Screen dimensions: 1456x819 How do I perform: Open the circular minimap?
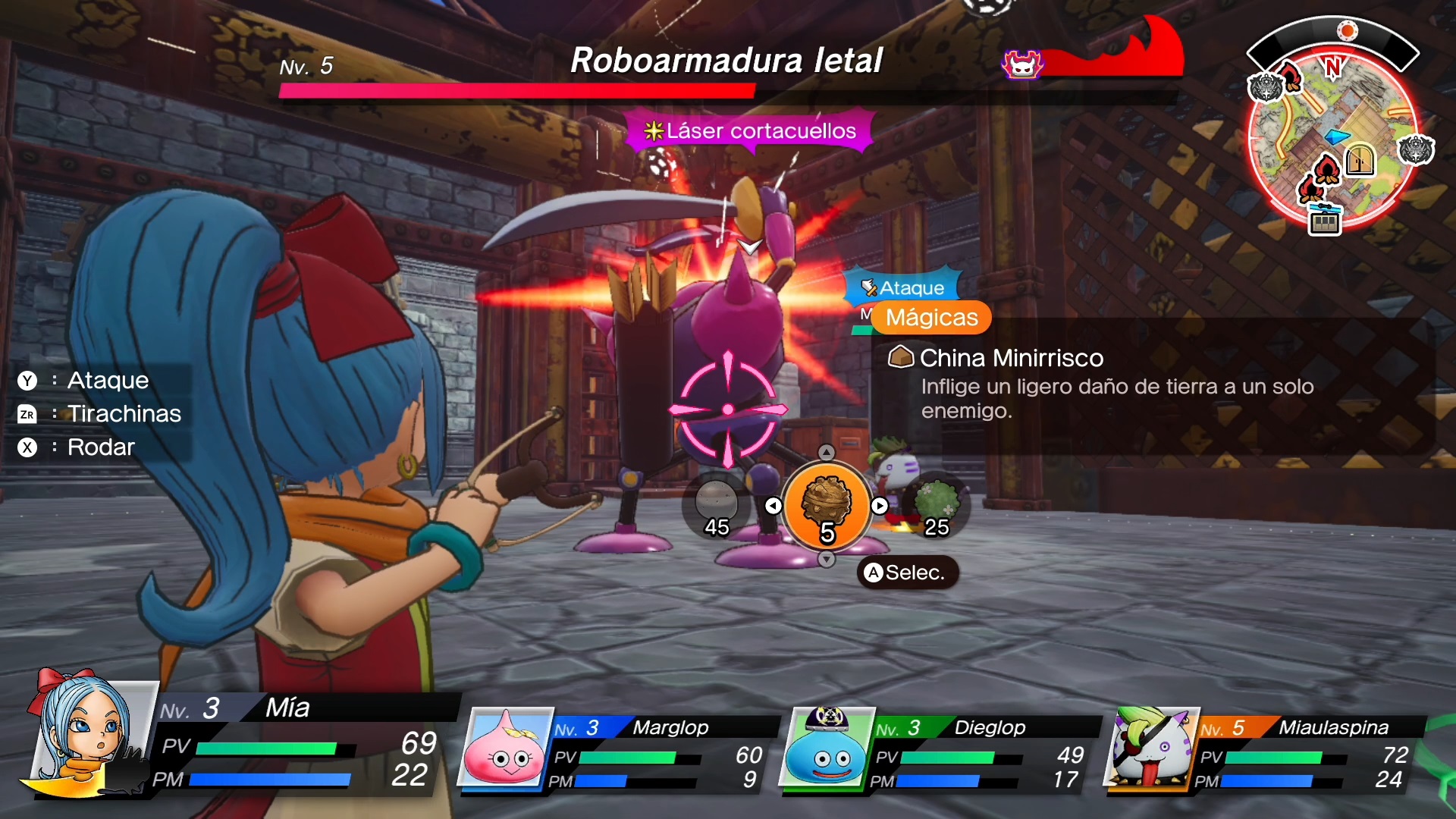pyautogui.click(x=1332, y=136)
